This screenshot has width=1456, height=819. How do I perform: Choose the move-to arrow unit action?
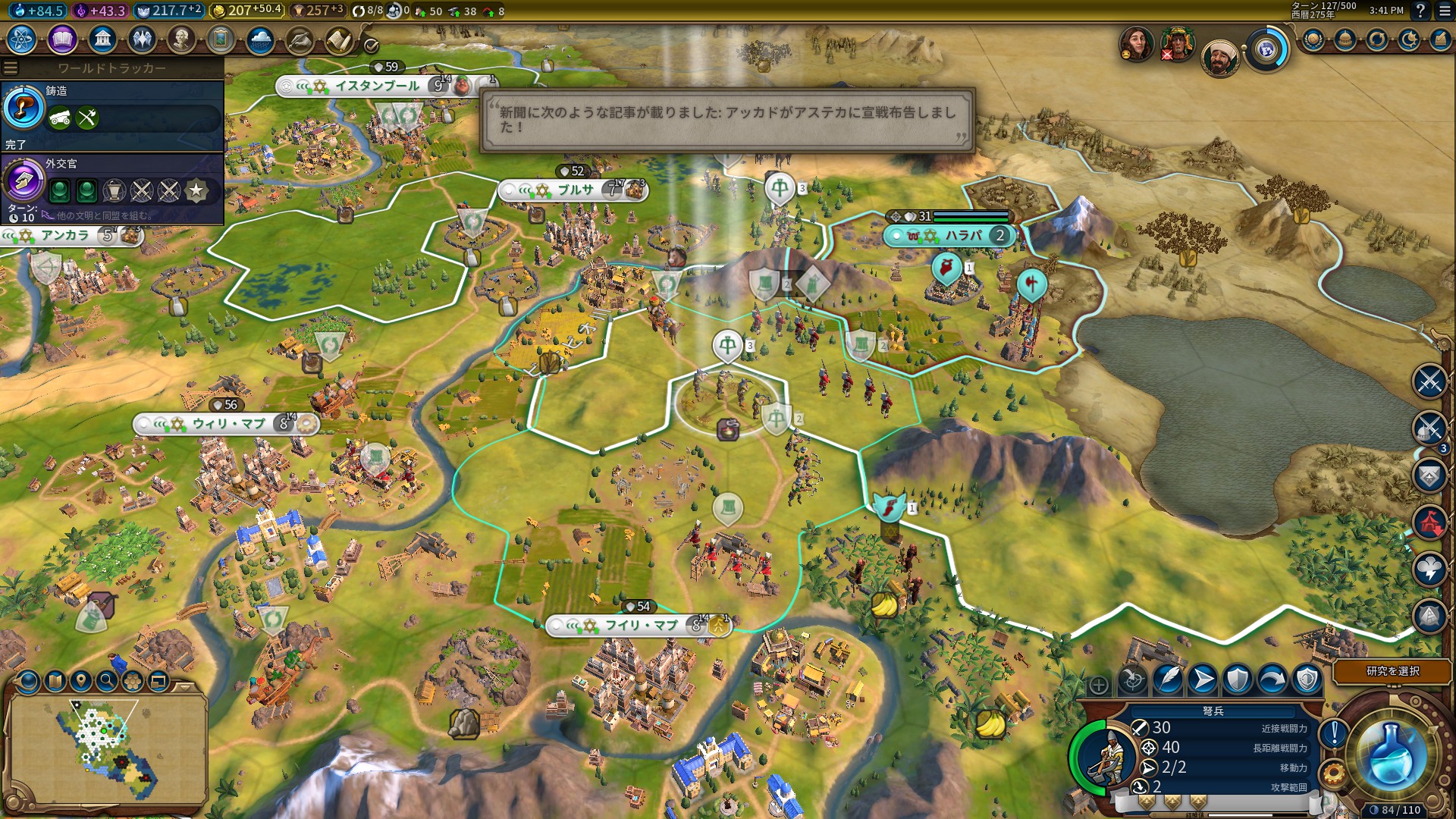(1203, 679)
